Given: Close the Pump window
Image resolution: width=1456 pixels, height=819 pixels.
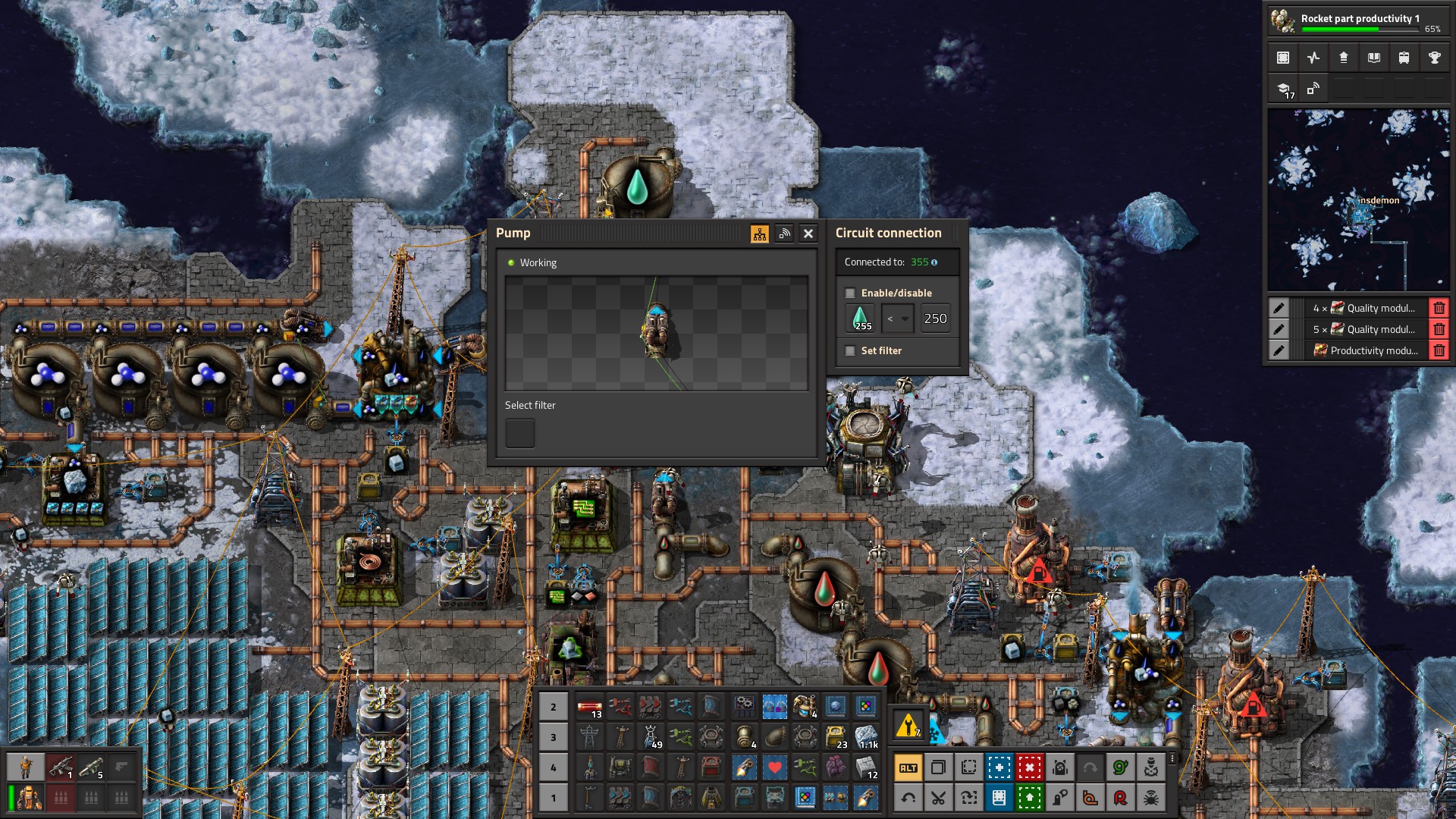Looking at the screenshot, I should tap(808, 234).
